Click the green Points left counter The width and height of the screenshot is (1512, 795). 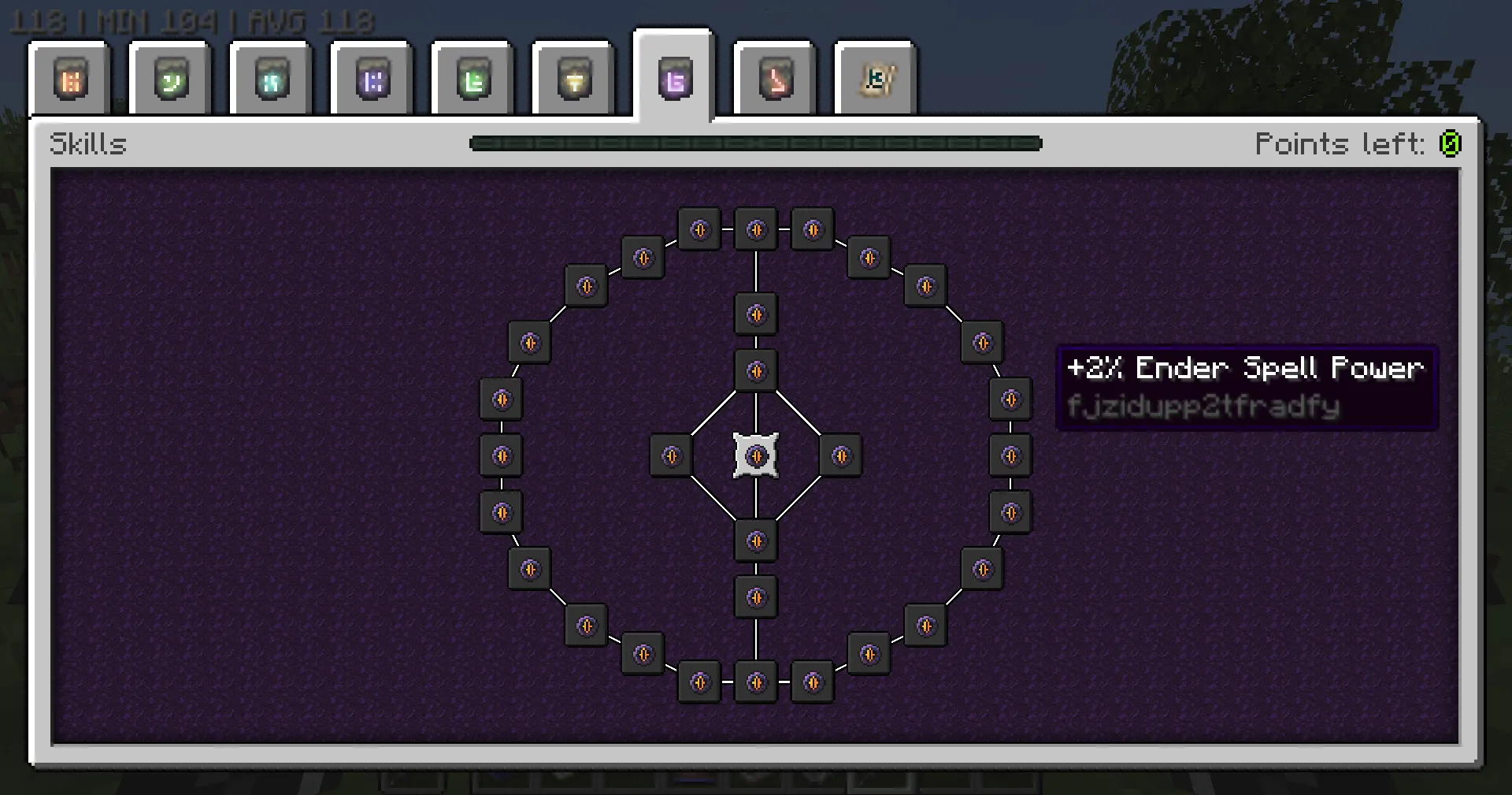pyautogui.click(x=1451, y=143)
